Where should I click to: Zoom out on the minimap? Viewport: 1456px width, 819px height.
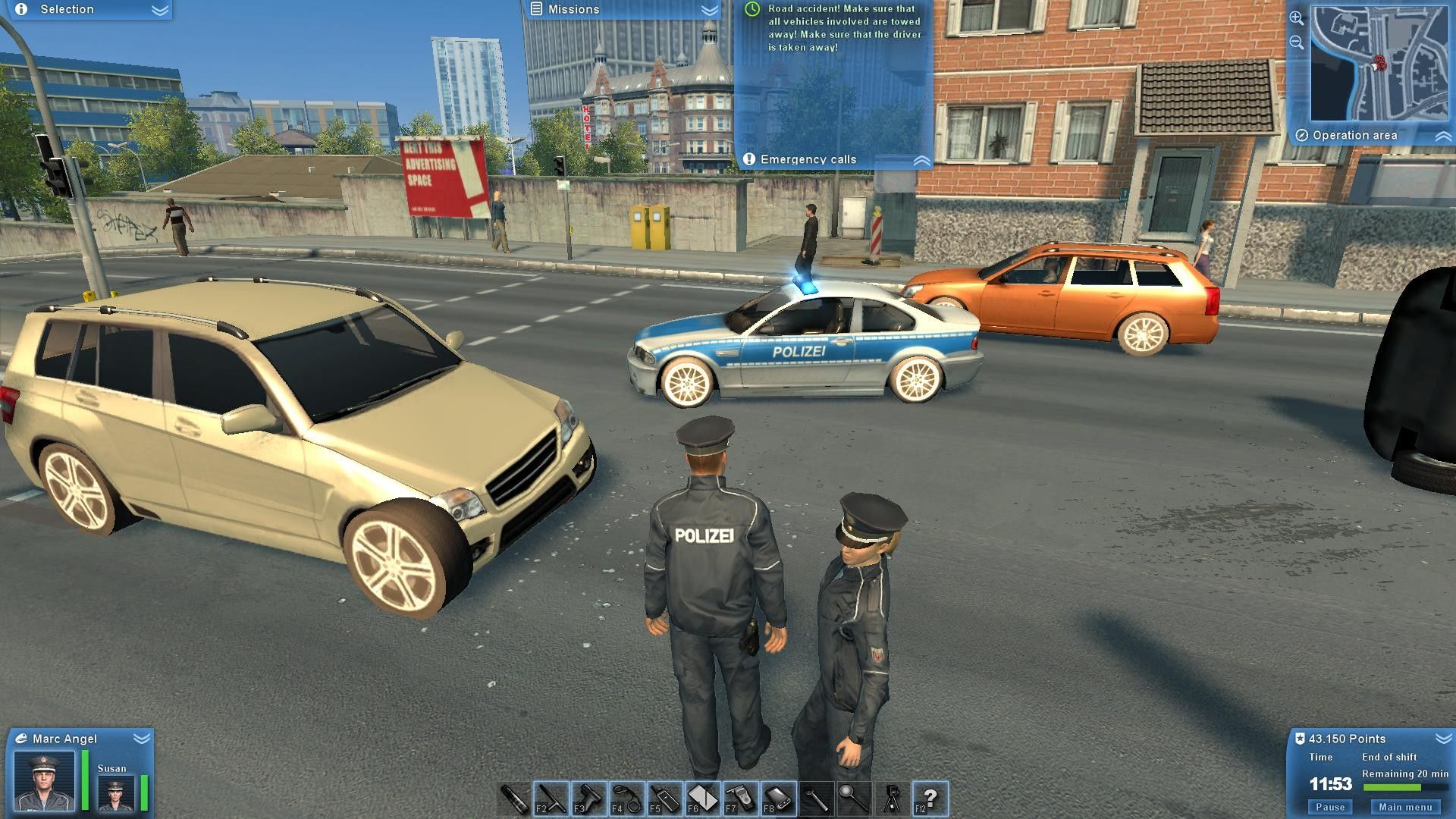pos(1297,42)
